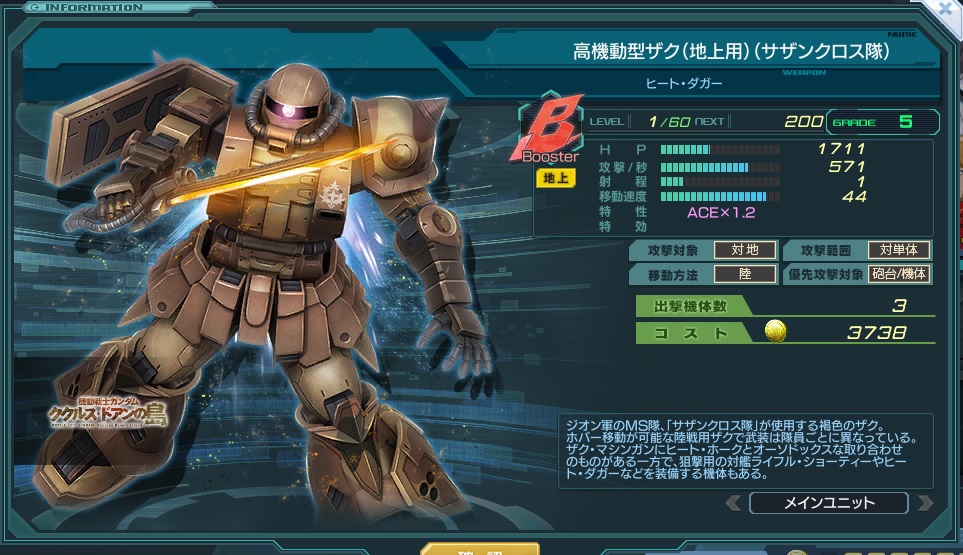Show the previous unit with the left arrow
Screen dimensions: 963x555
734,503
